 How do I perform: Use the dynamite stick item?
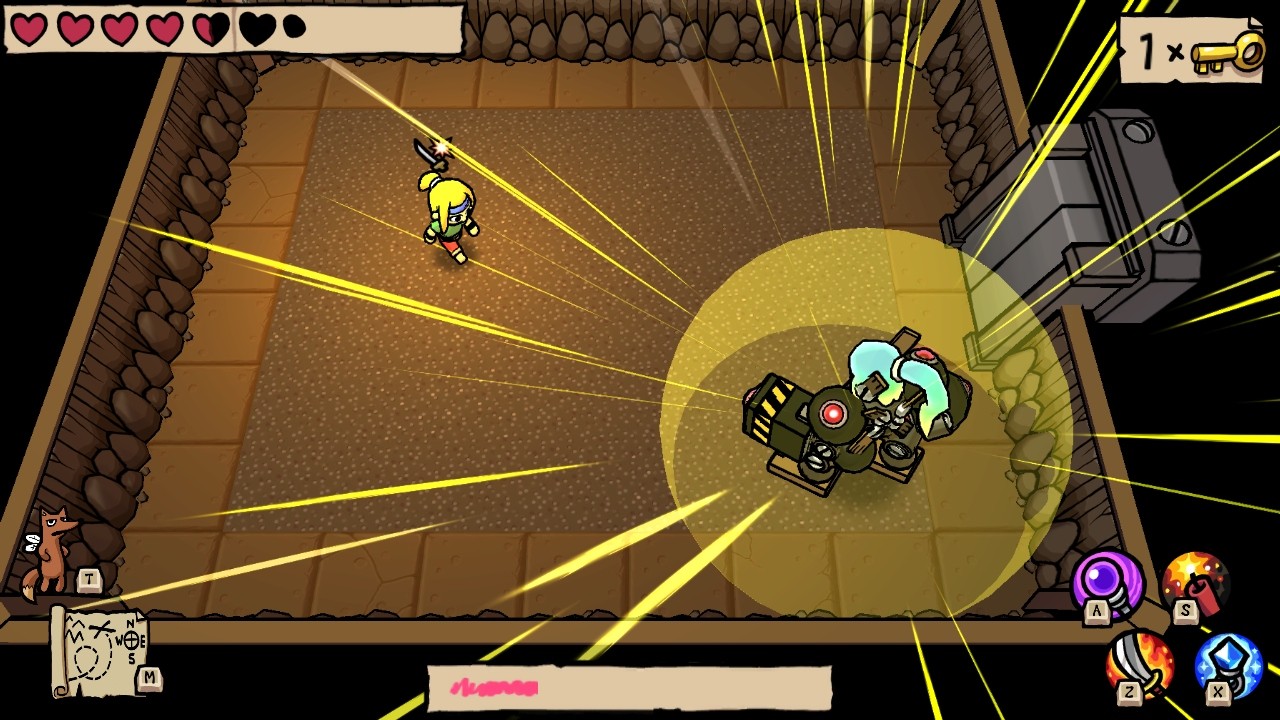point(1195,581)
